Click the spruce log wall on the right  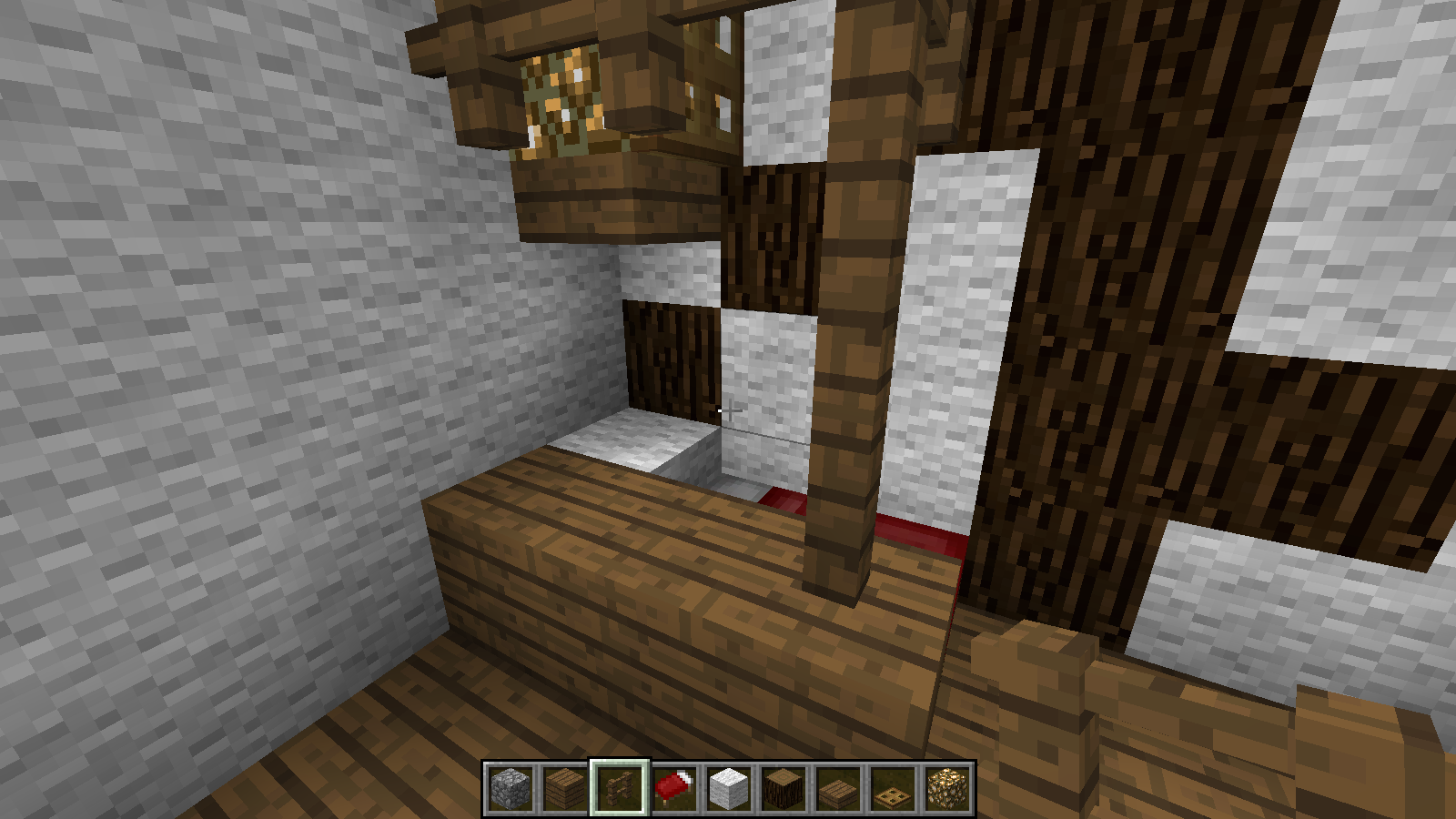pyautogui.click(x=1092, y=318)
